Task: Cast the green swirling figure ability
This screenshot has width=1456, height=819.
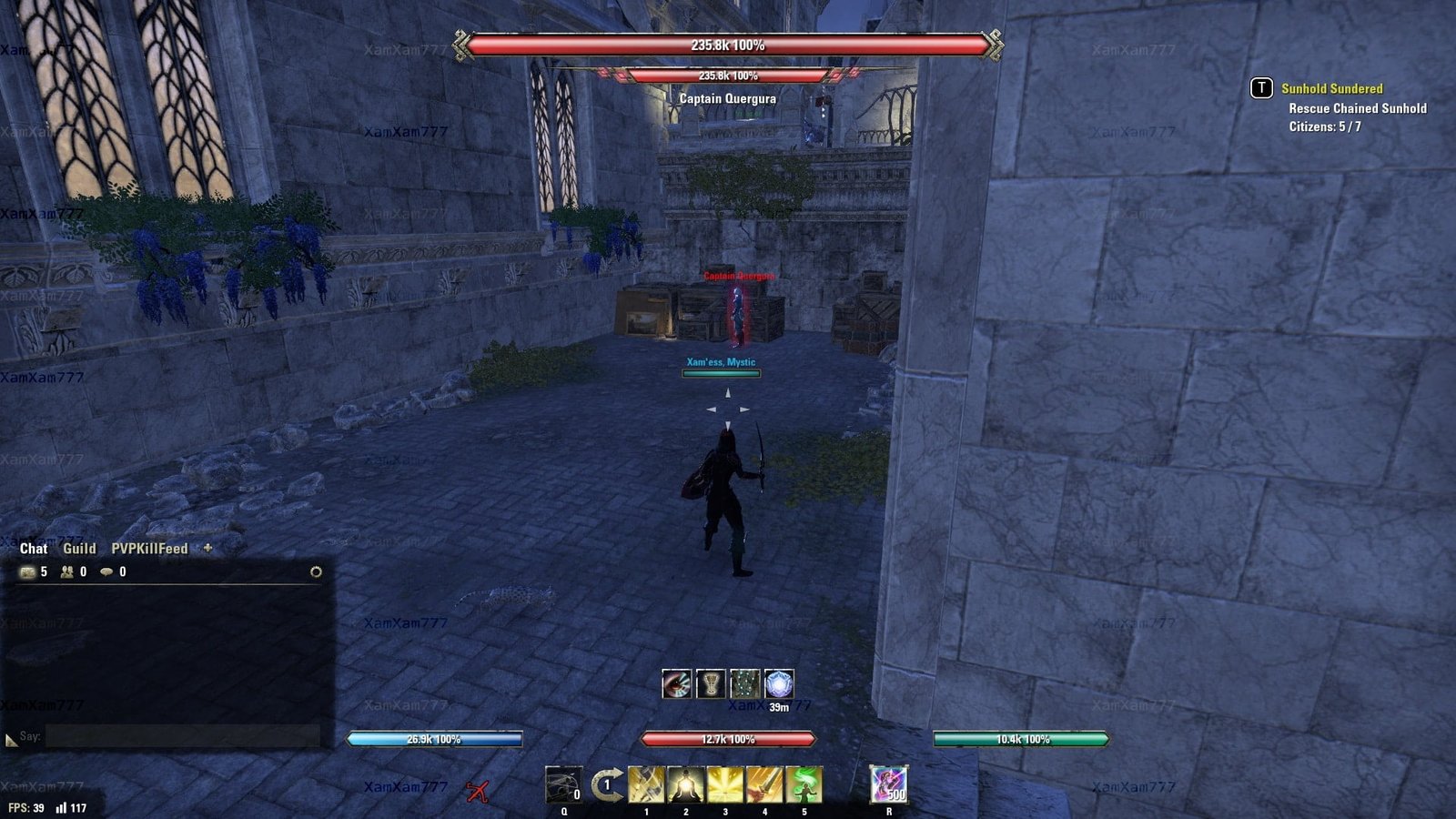Action: (804, 784)
